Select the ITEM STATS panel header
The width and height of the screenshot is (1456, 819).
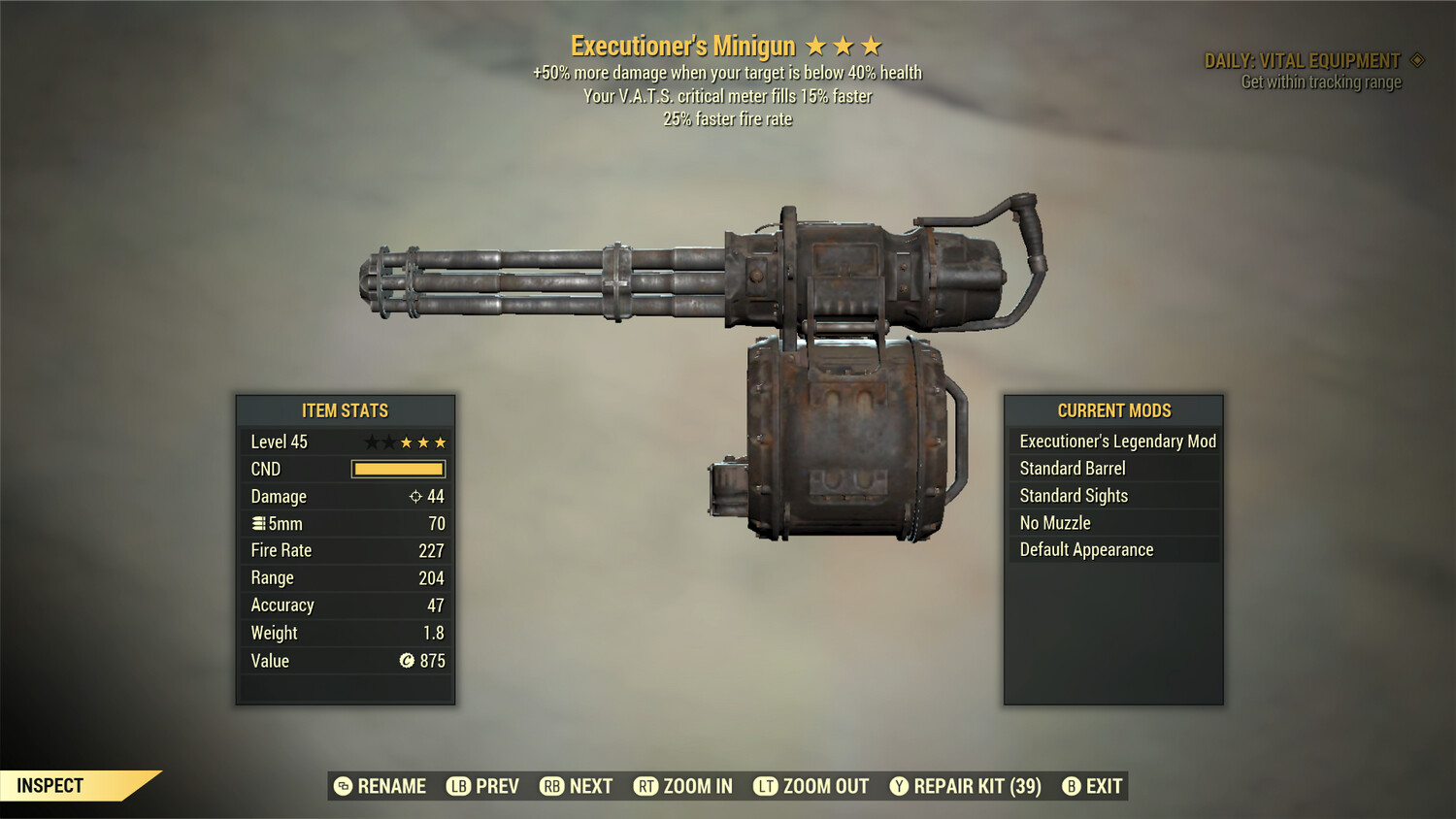point(345,410)
